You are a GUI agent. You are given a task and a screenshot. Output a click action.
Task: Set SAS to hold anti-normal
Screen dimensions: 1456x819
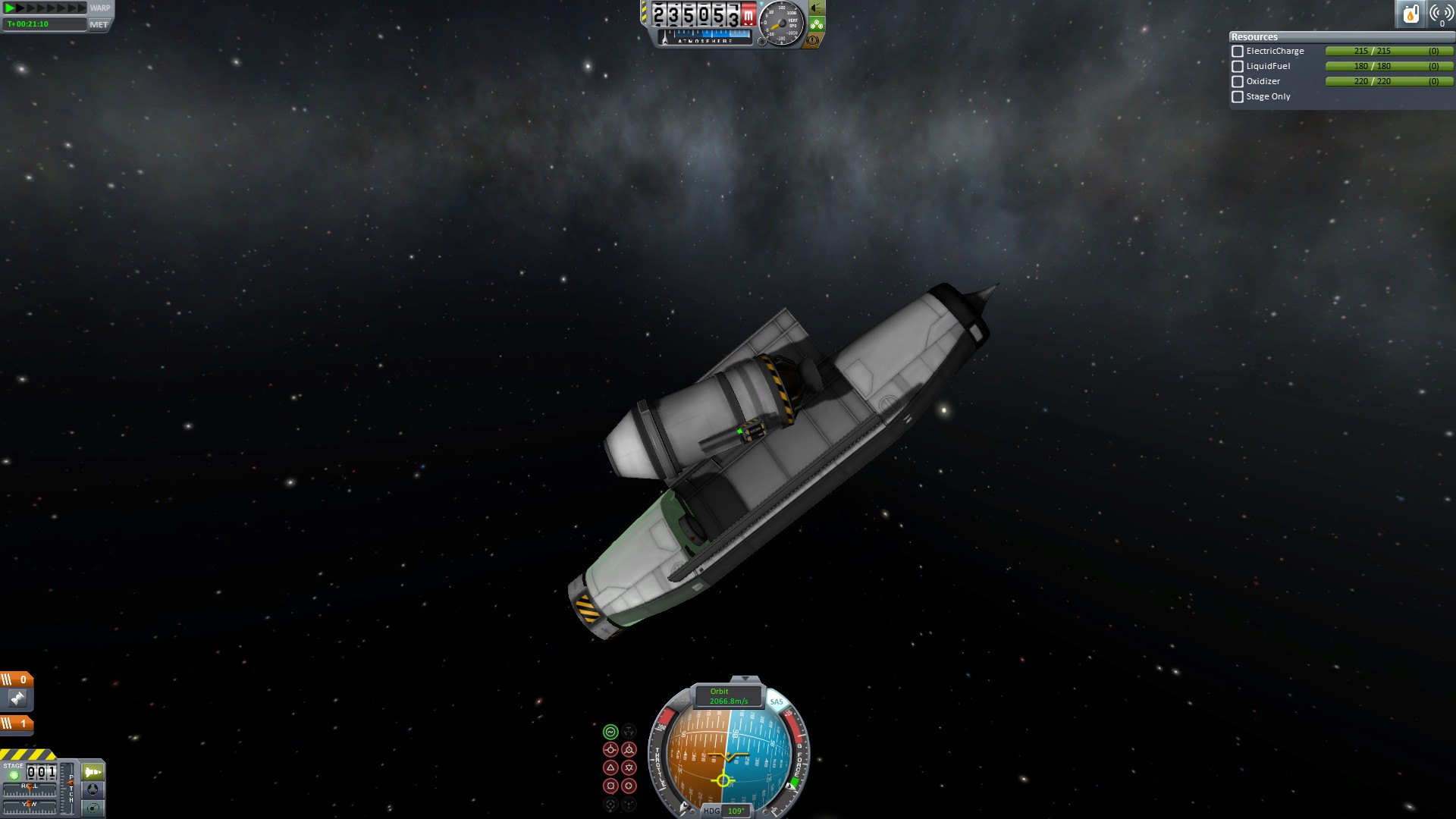(x=629, y=768)
